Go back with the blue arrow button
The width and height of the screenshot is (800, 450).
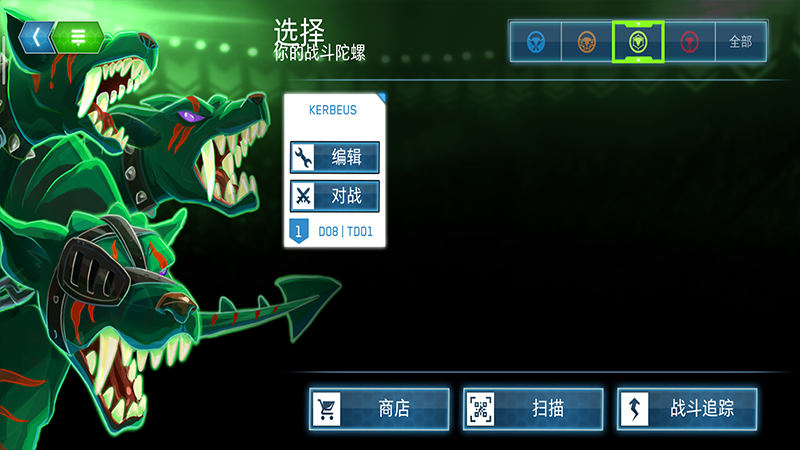(36, 38)
